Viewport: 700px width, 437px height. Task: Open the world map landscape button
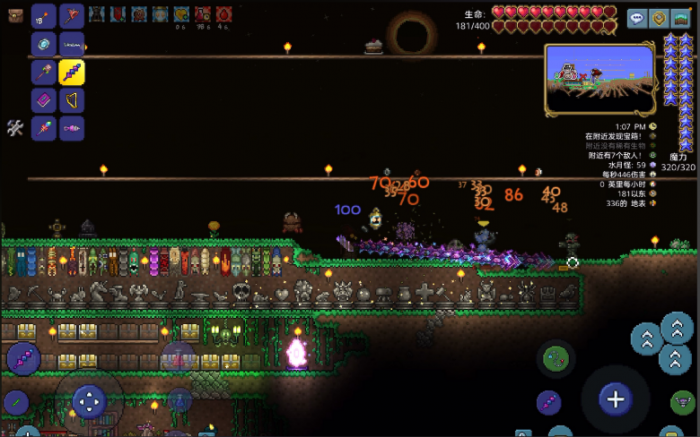tap(681, 18)
